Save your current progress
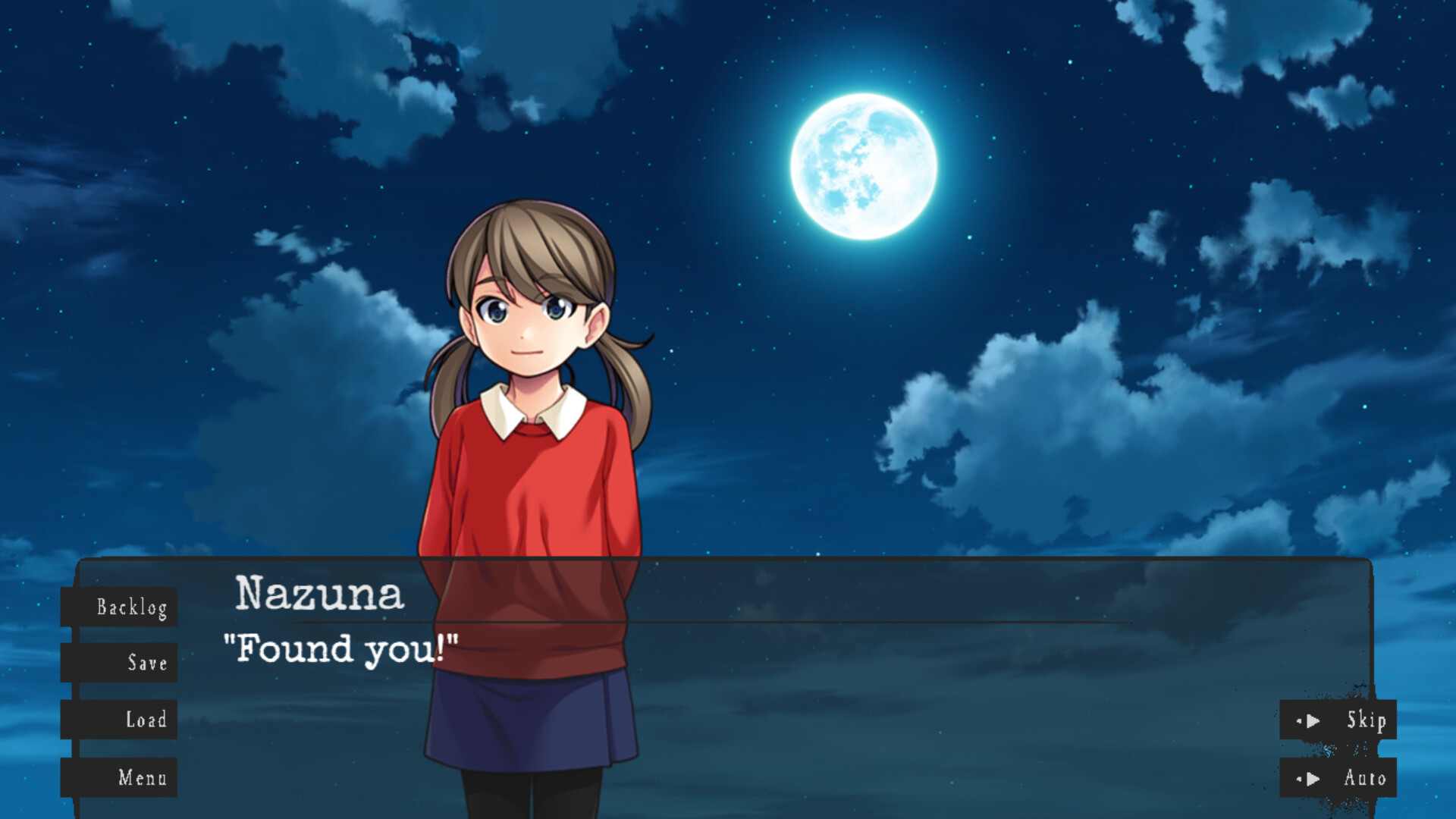1456x819 pixels. [x=146, y=664]
